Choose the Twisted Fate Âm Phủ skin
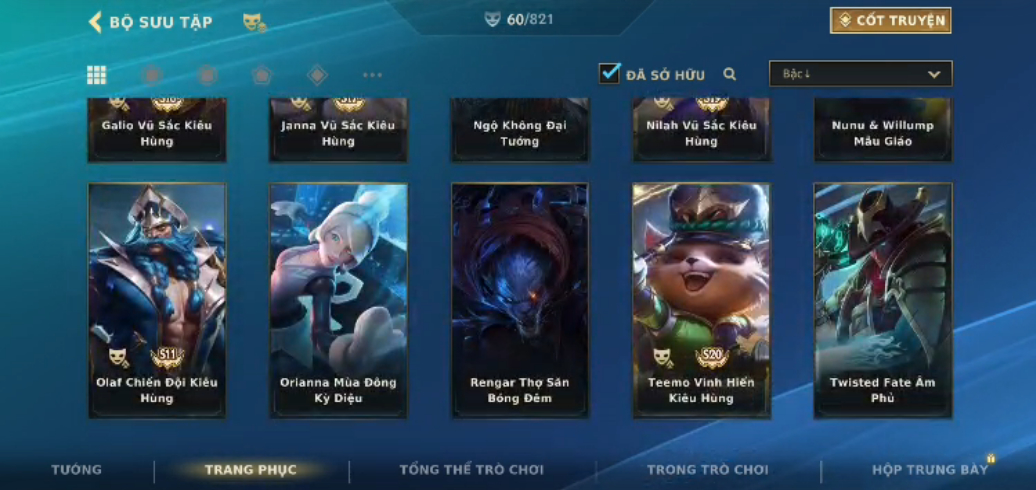Viewport: 1036px width, 490px height. [x=882, y=300]
